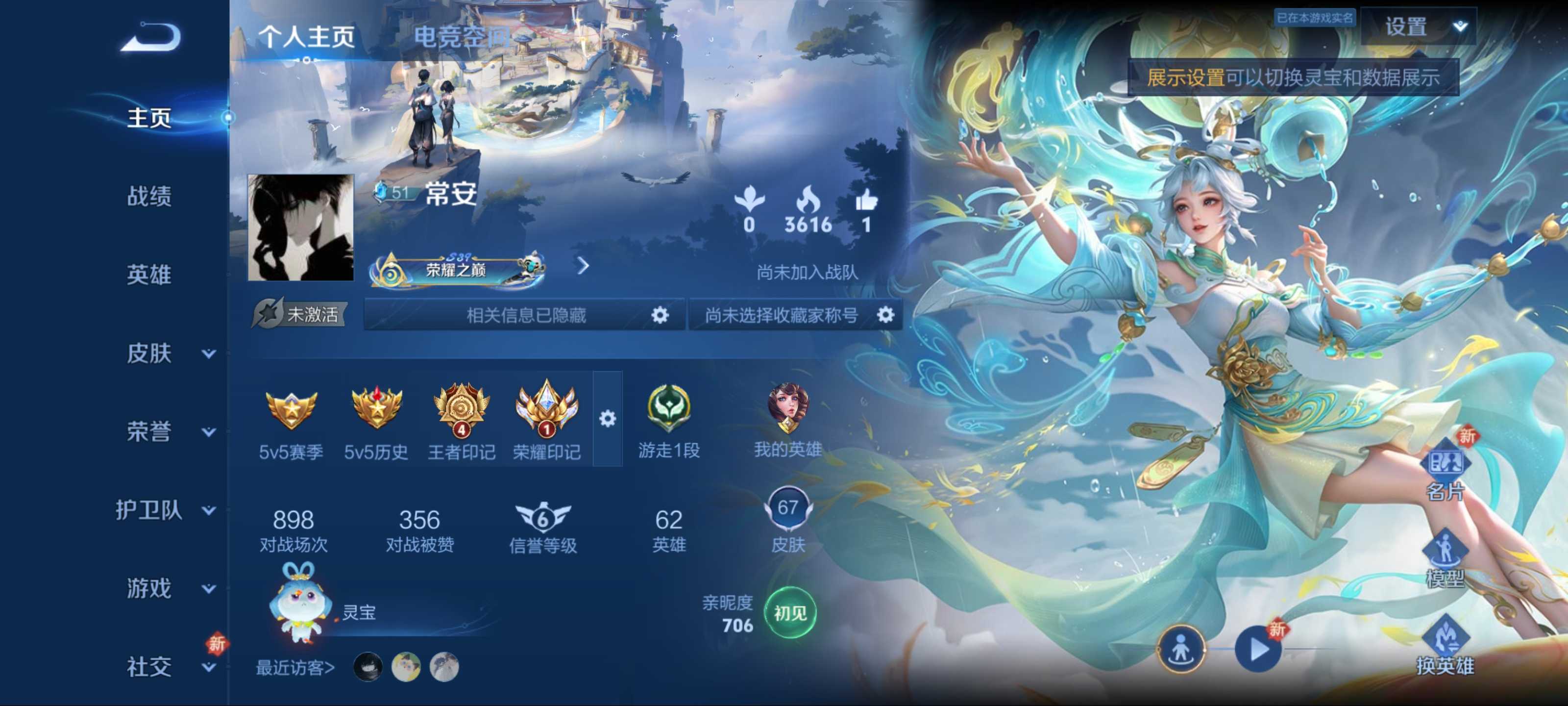The image size is (1568, 706).
Task: Open the 战绩 section in sidebar
Action: [x=149, y=196]
